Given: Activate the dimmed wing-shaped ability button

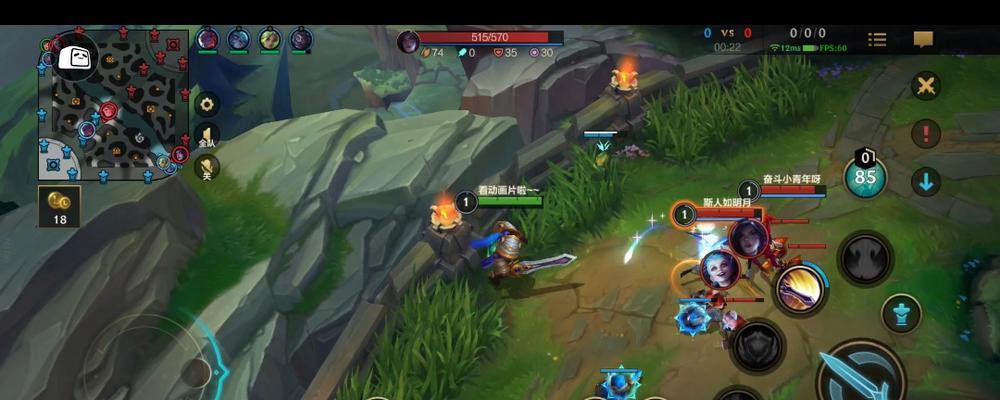Looking at the screenshot, I should point(864,259).
